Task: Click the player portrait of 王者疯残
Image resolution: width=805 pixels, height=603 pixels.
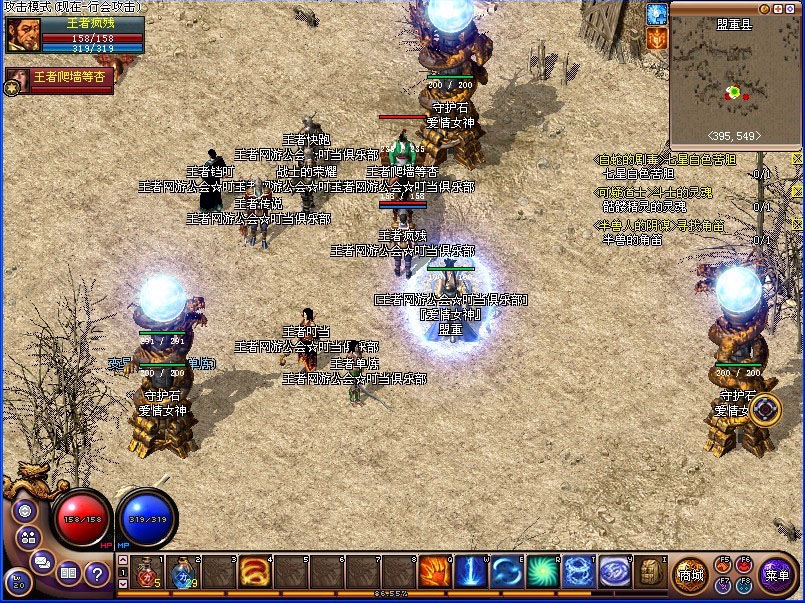Action: [x=22, y=35]
